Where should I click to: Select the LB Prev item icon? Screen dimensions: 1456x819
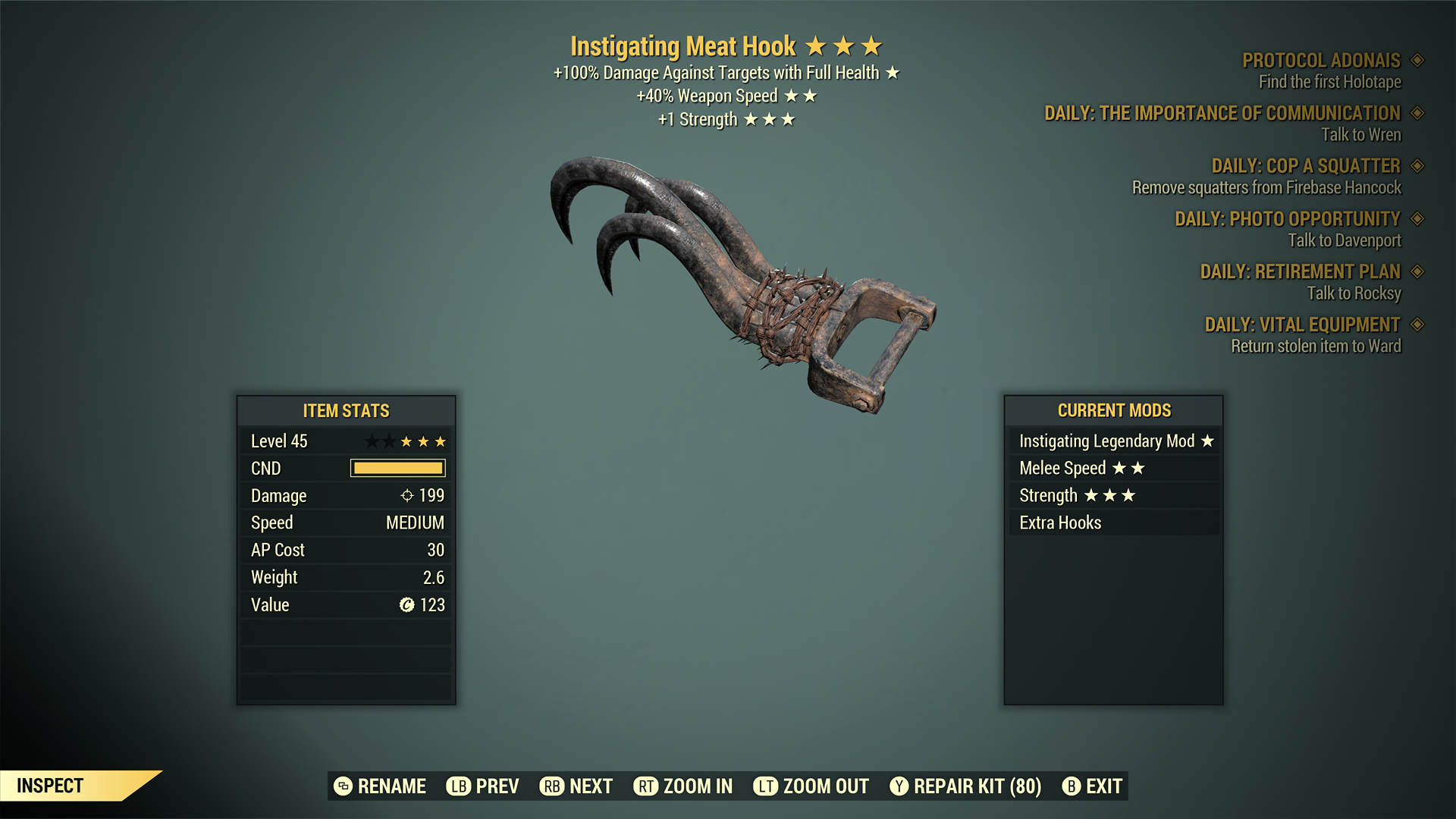click(x=457, y=786)
